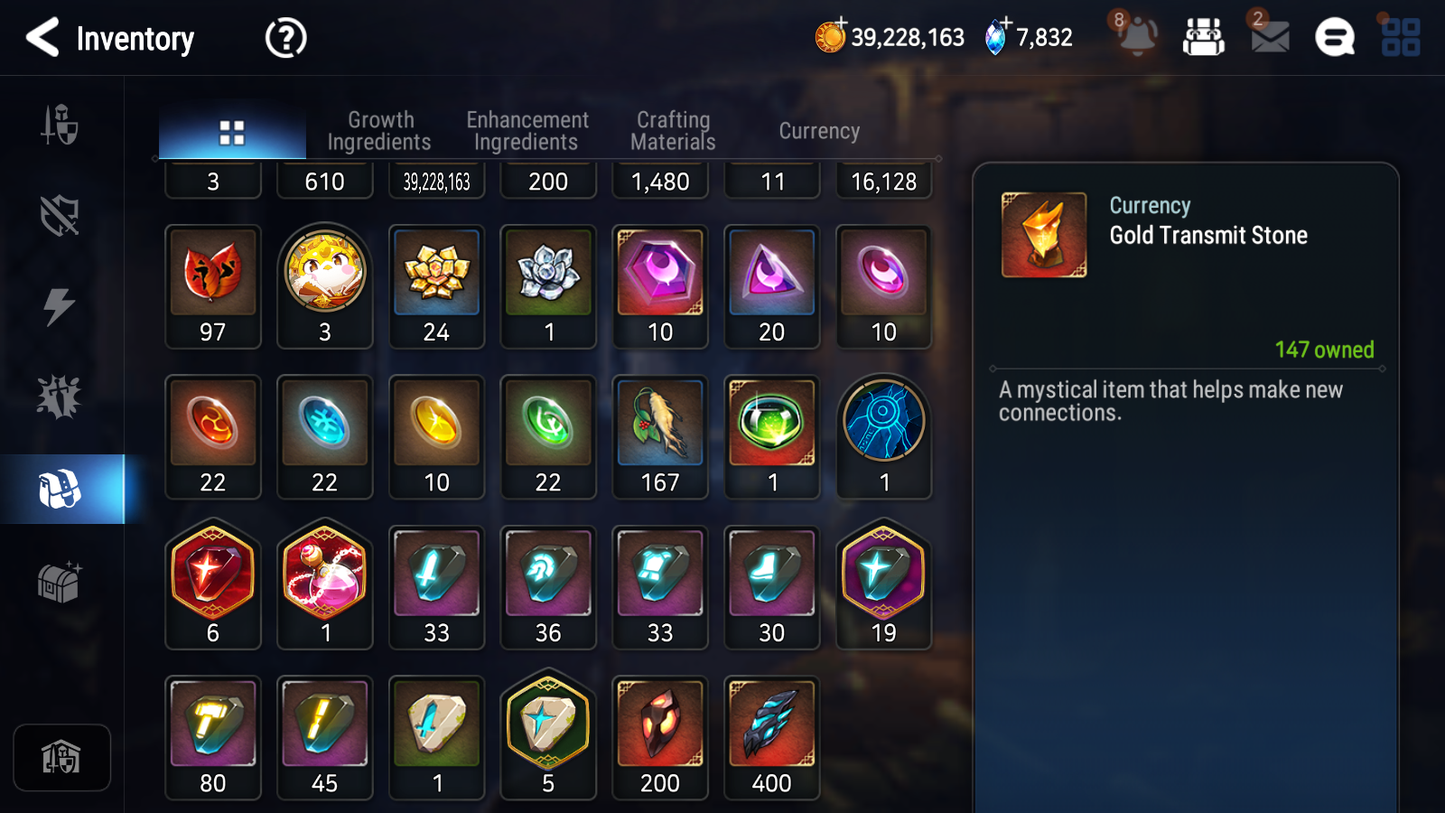This screenshot has height=813, width=1445.
Task: Open the mail inbox showing 2 messages
Action: point(1268,37)
